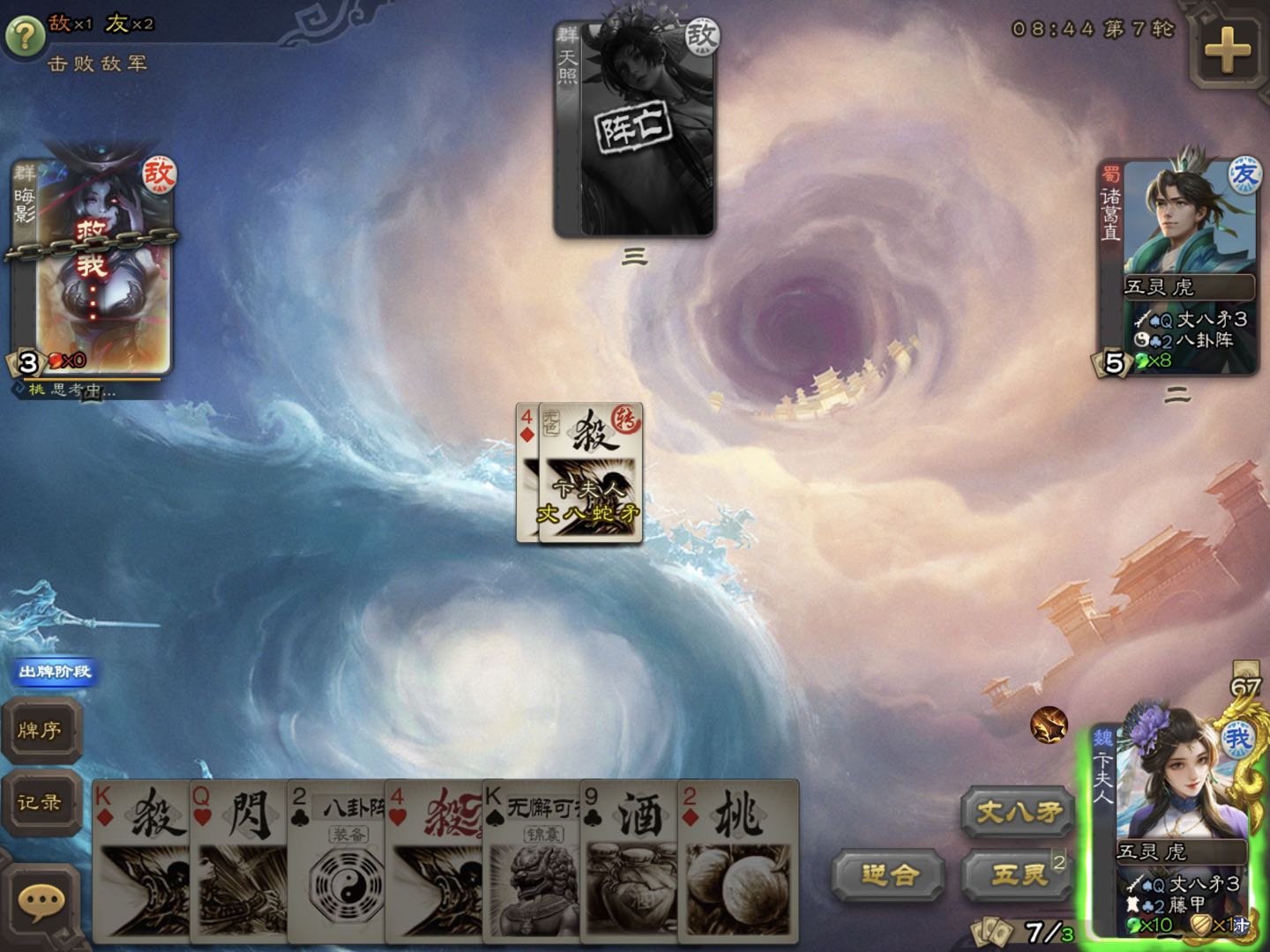The width and height of the screenshot is (1270, 952).
Task: Select the diamond K 殺 card
Action: click(141, 859)
